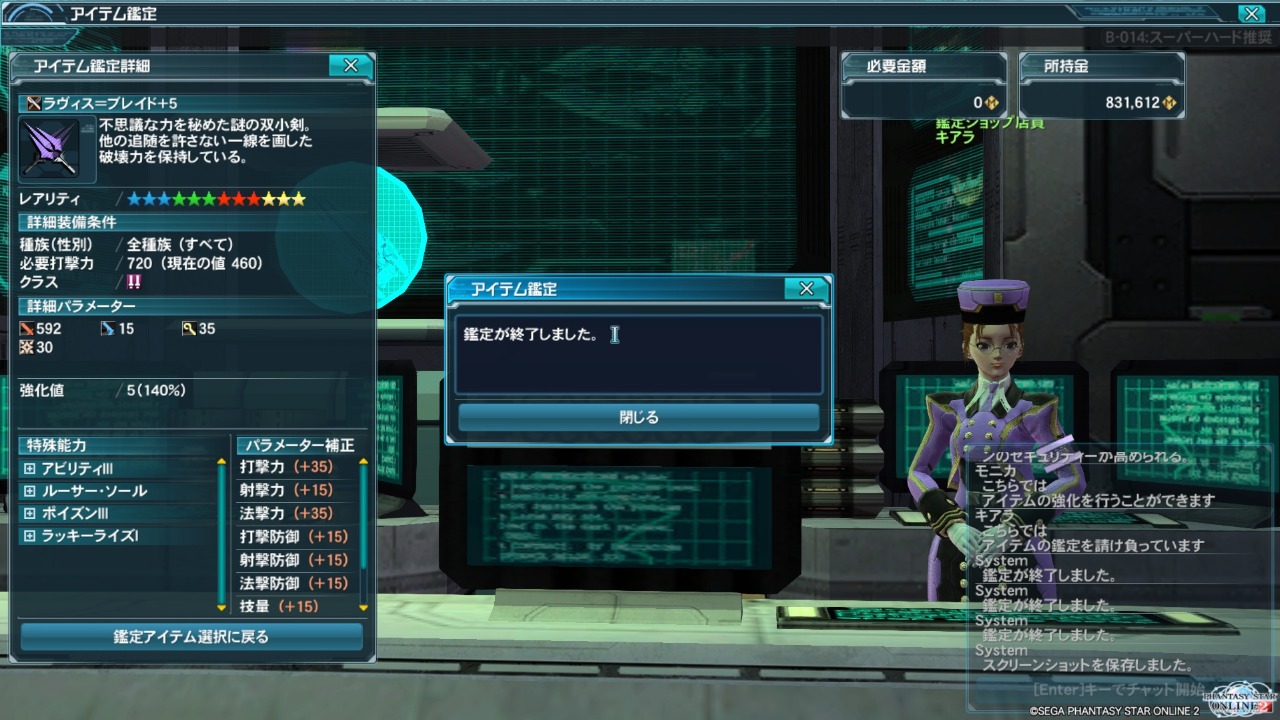Select the ラヴィス=ブレイド weapon icon
This screenshot has height=720, width=1280.
(x=57, y=149)
